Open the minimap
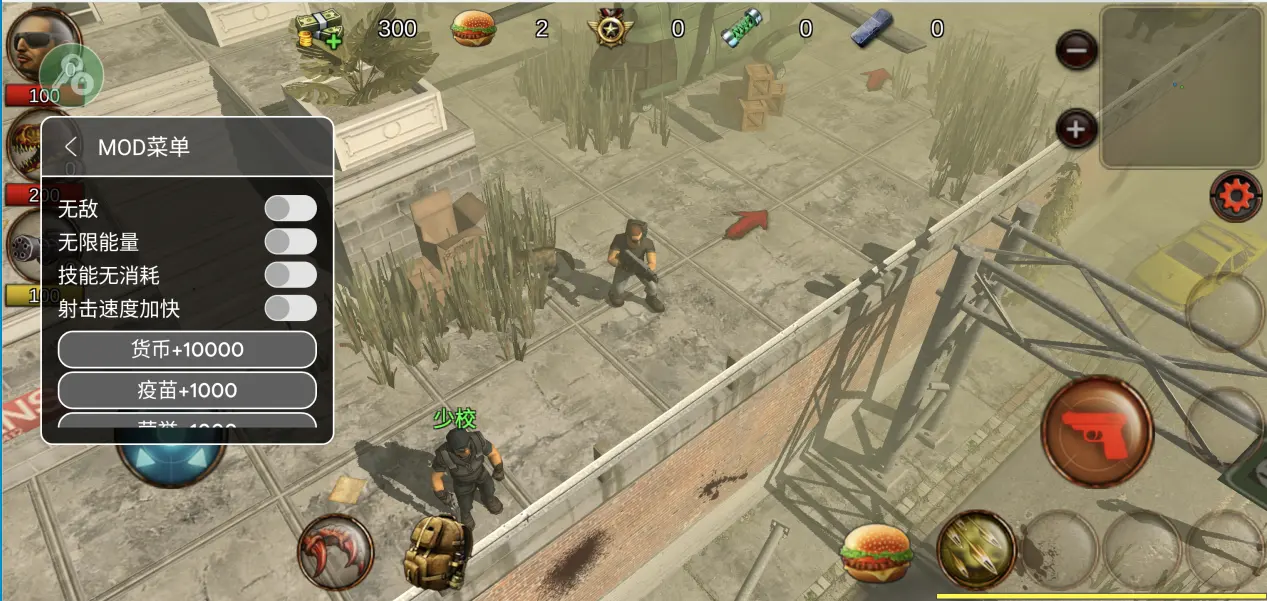 [x=1180, y=87]
